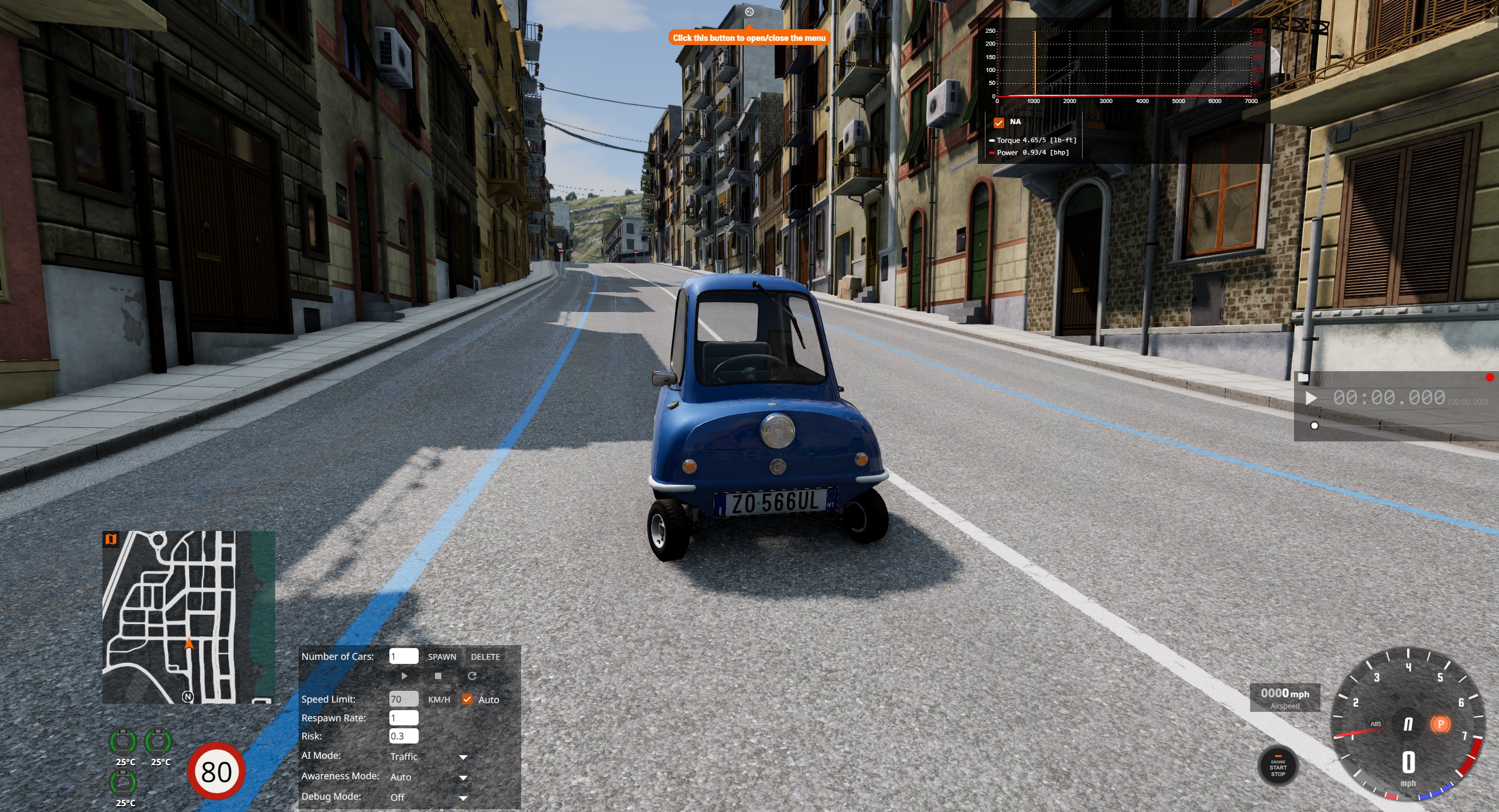Stop traffic AI with the square button
Screen dimensions: 1499x812
pyautogui.click(x=438, y=676)
